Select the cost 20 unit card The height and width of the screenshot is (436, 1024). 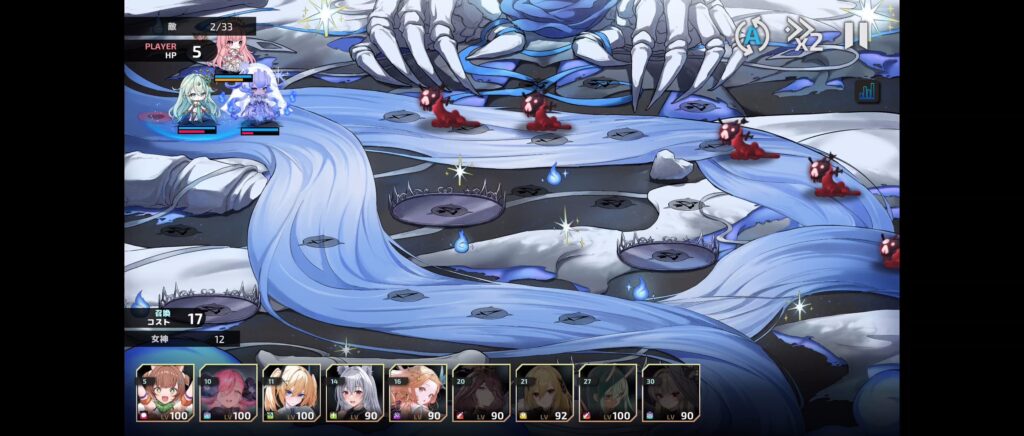[481, 392]
